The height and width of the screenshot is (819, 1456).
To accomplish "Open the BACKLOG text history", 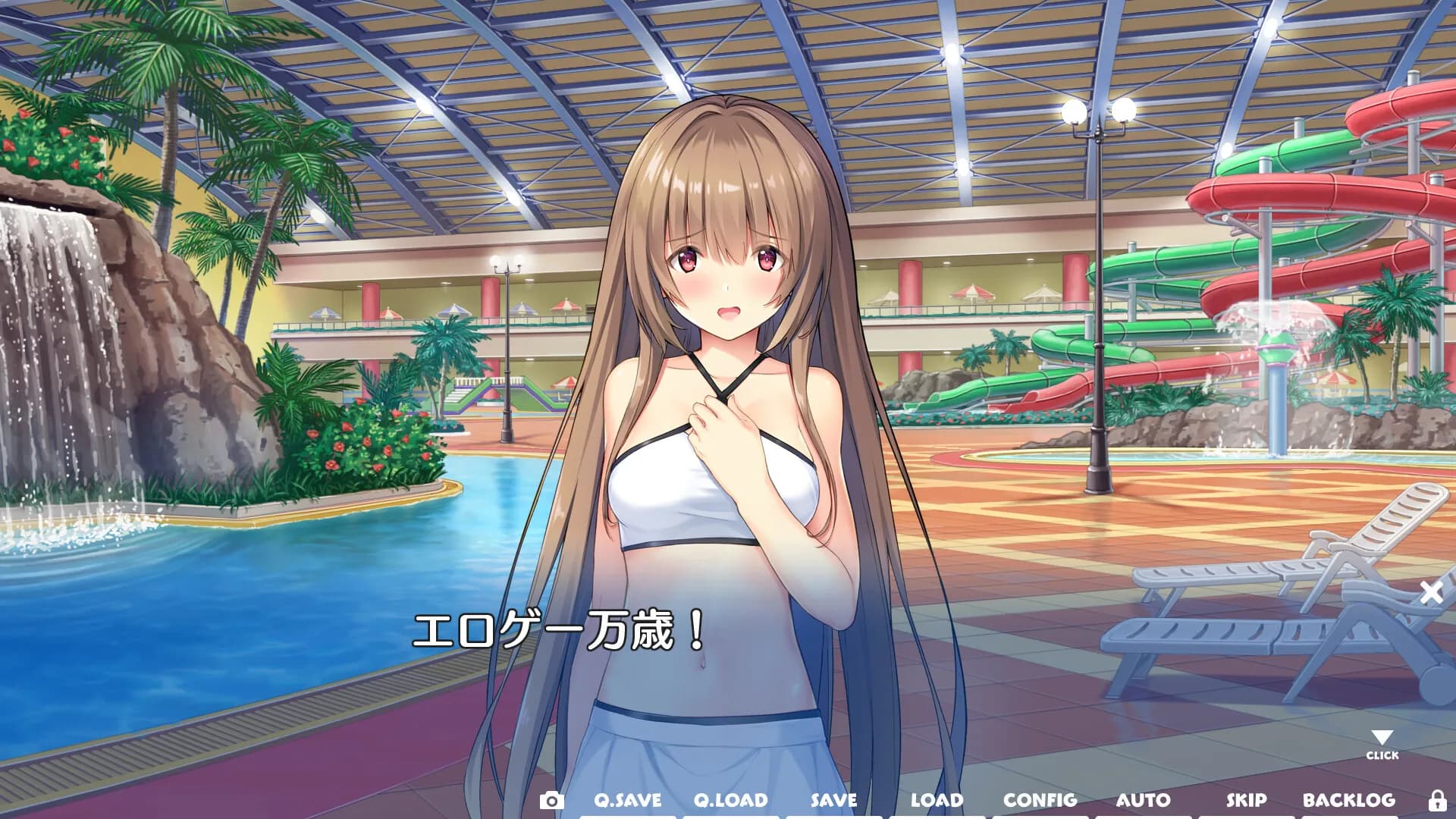I will pyautogui.click(x=1348, y=799).
